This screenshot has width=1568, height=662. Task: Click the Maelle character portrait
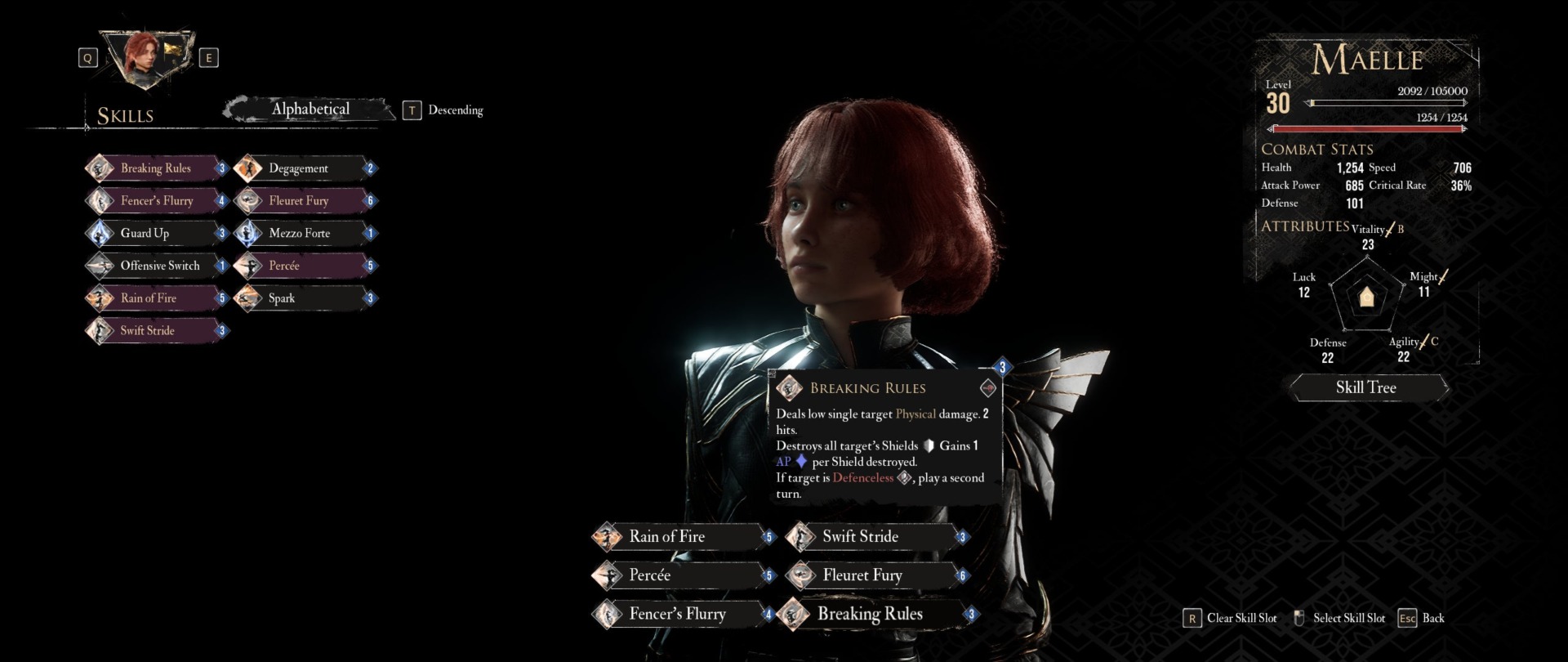(x=147, y=57)
